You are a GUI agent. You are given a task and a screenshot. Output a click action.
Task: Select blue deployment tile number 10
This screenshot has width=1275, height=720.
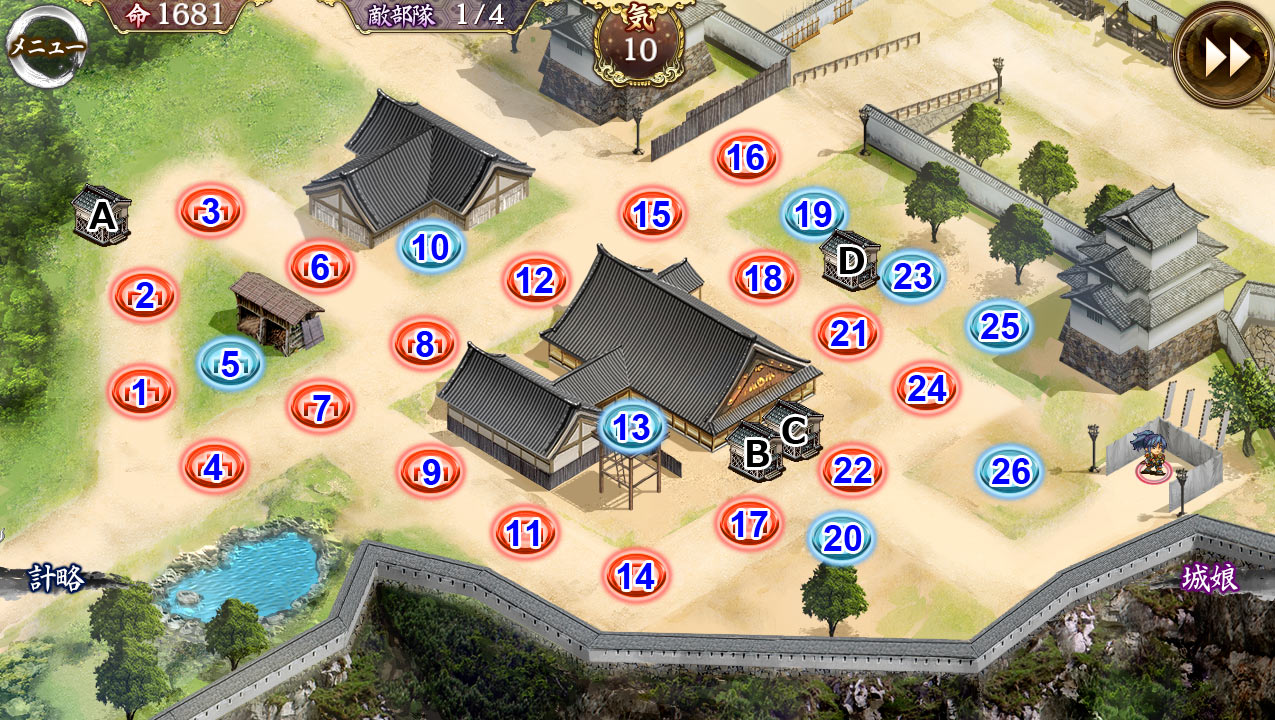431,247
